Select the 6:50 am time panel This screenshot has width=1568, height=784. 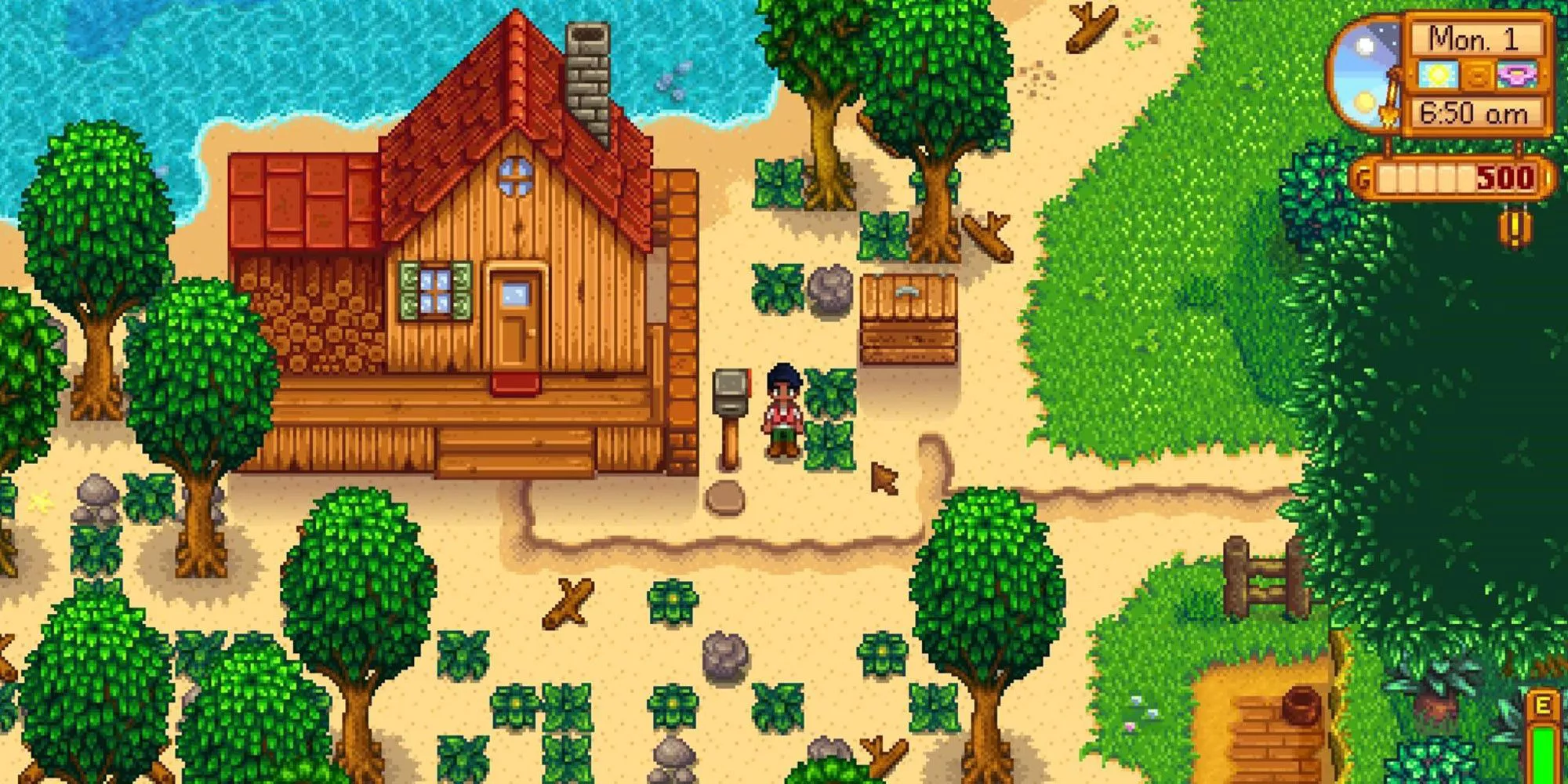pyautogui.click(x=1472, y=112)
